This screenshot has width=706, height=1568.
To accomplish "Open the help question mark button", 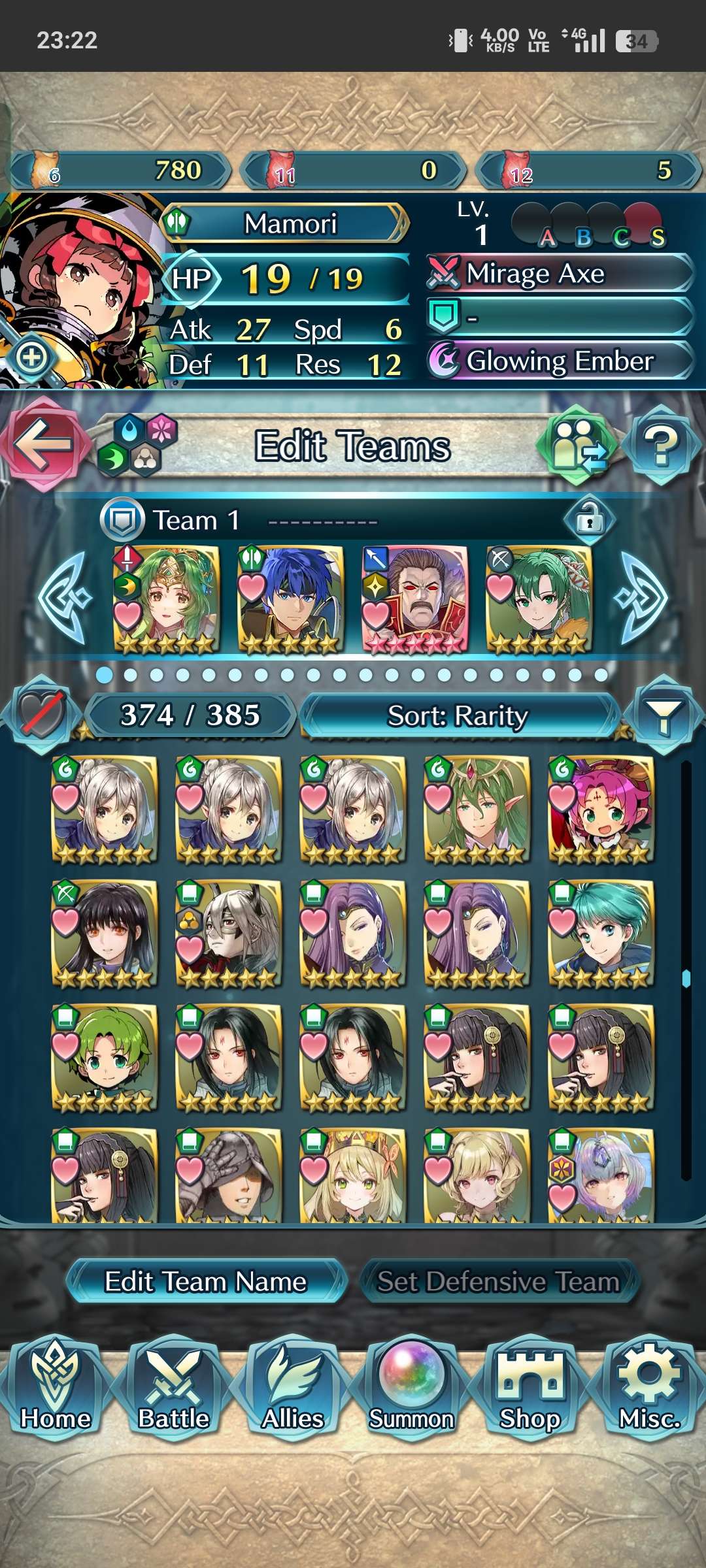I will (662, 446).
